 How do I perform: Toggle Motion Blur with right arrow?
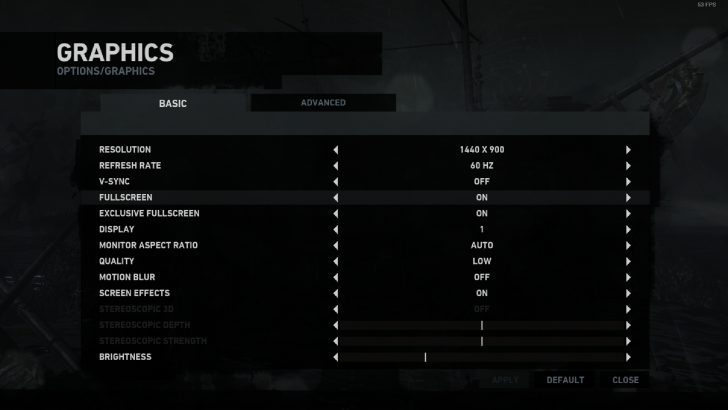coord(628,277)
